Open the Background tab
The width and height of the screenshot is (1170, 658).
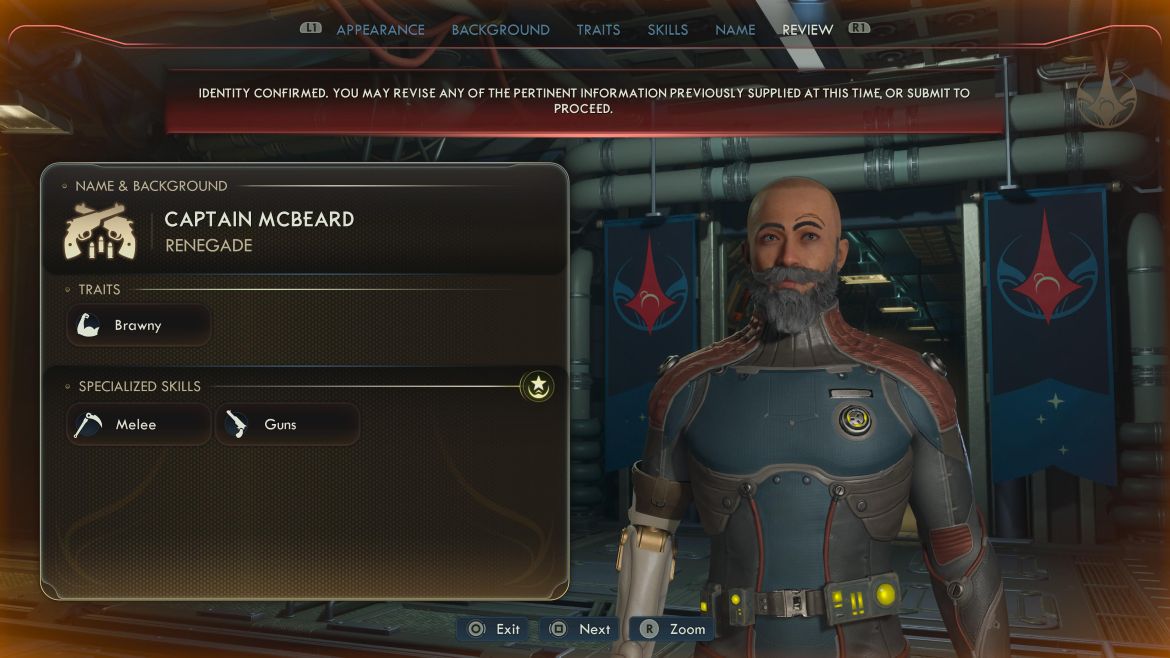click(x=500, y=30)
